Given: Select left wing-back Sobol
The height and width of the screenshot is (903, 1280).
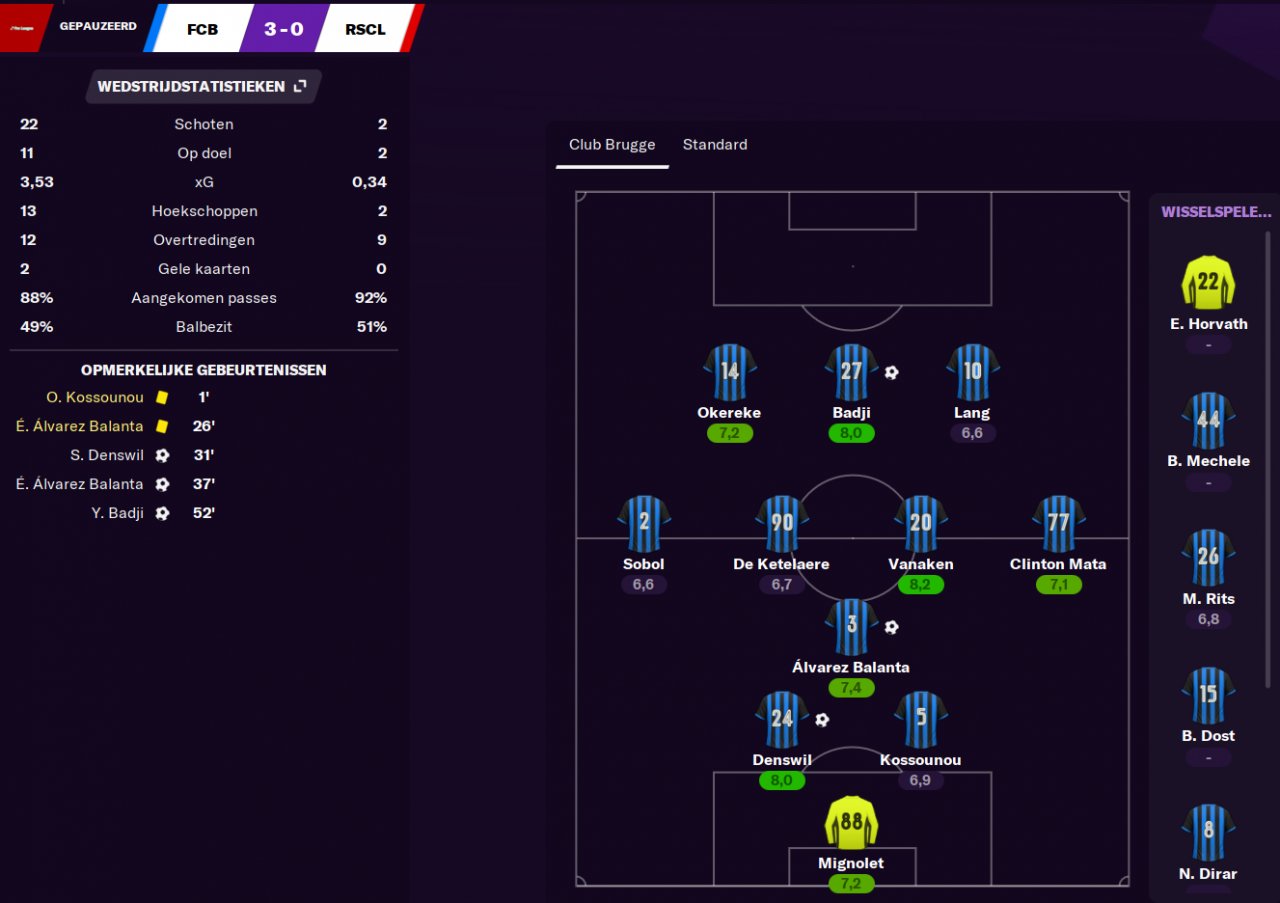Looking at the screenshot, I should pos(643,524).
